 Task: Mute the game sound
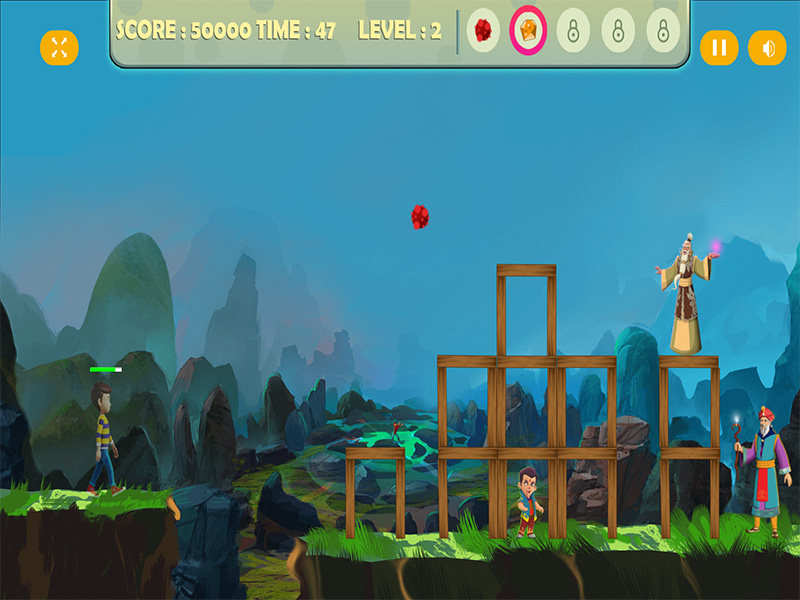(768, 47)
